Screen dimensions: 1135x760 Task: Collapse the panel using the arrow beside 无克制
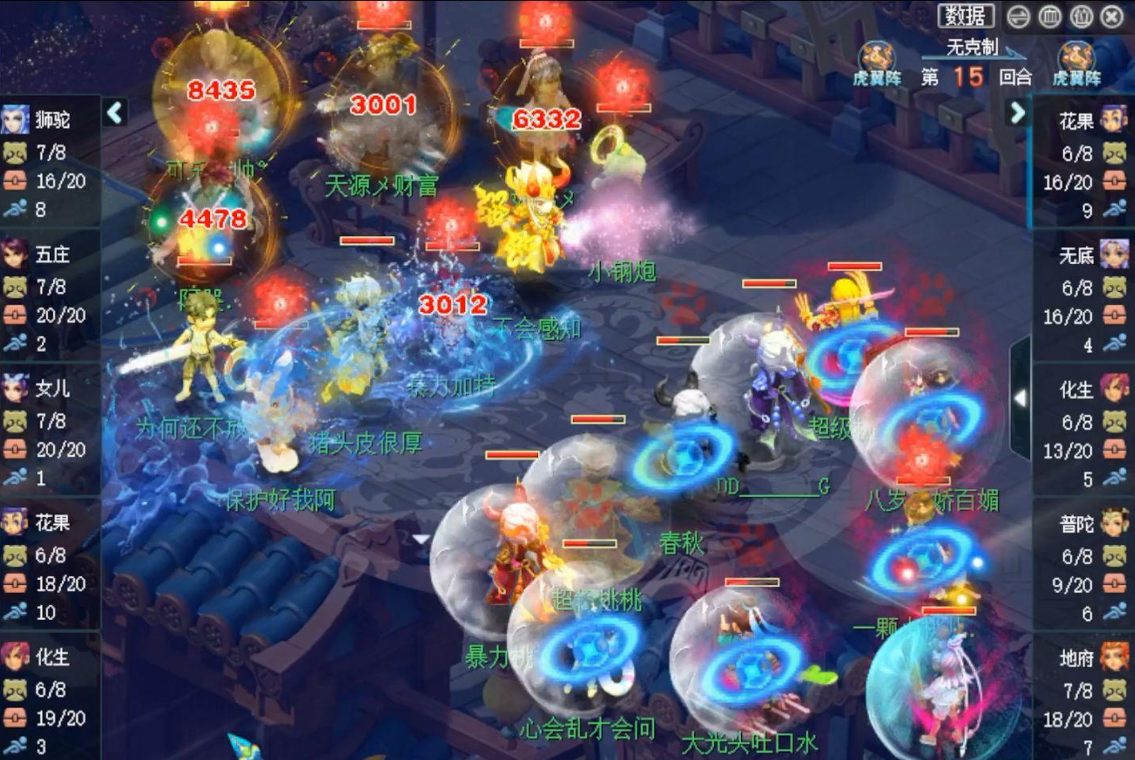coord(1017,112)
